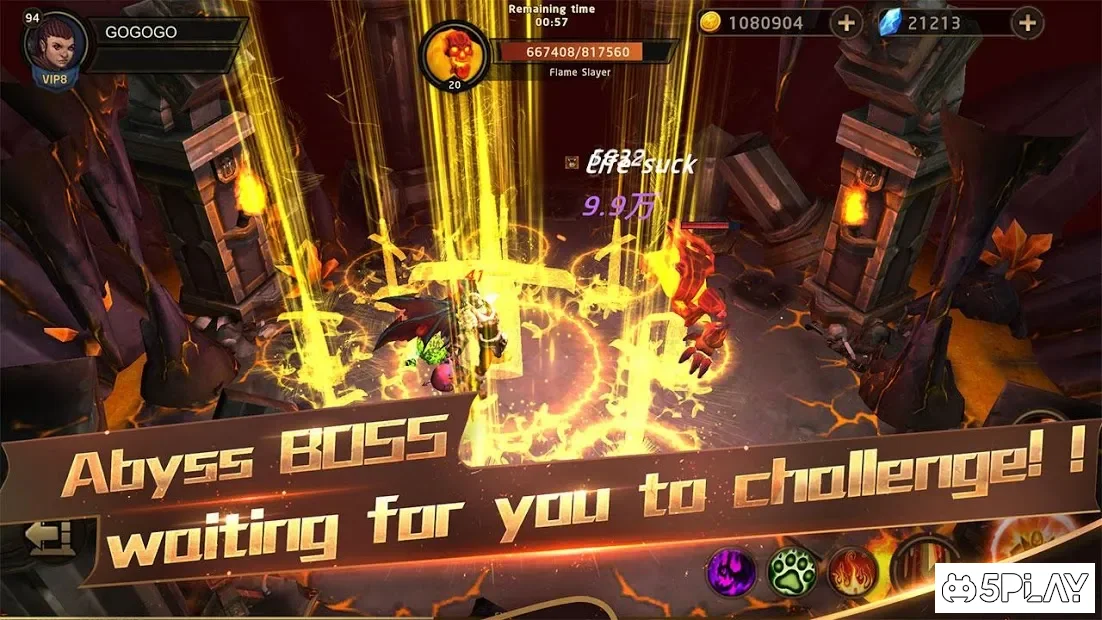Image resolution: width=1102 pixels, height=620 pixels.
Task: Add more gold coins with the plus button
Action: pos(846,22)
